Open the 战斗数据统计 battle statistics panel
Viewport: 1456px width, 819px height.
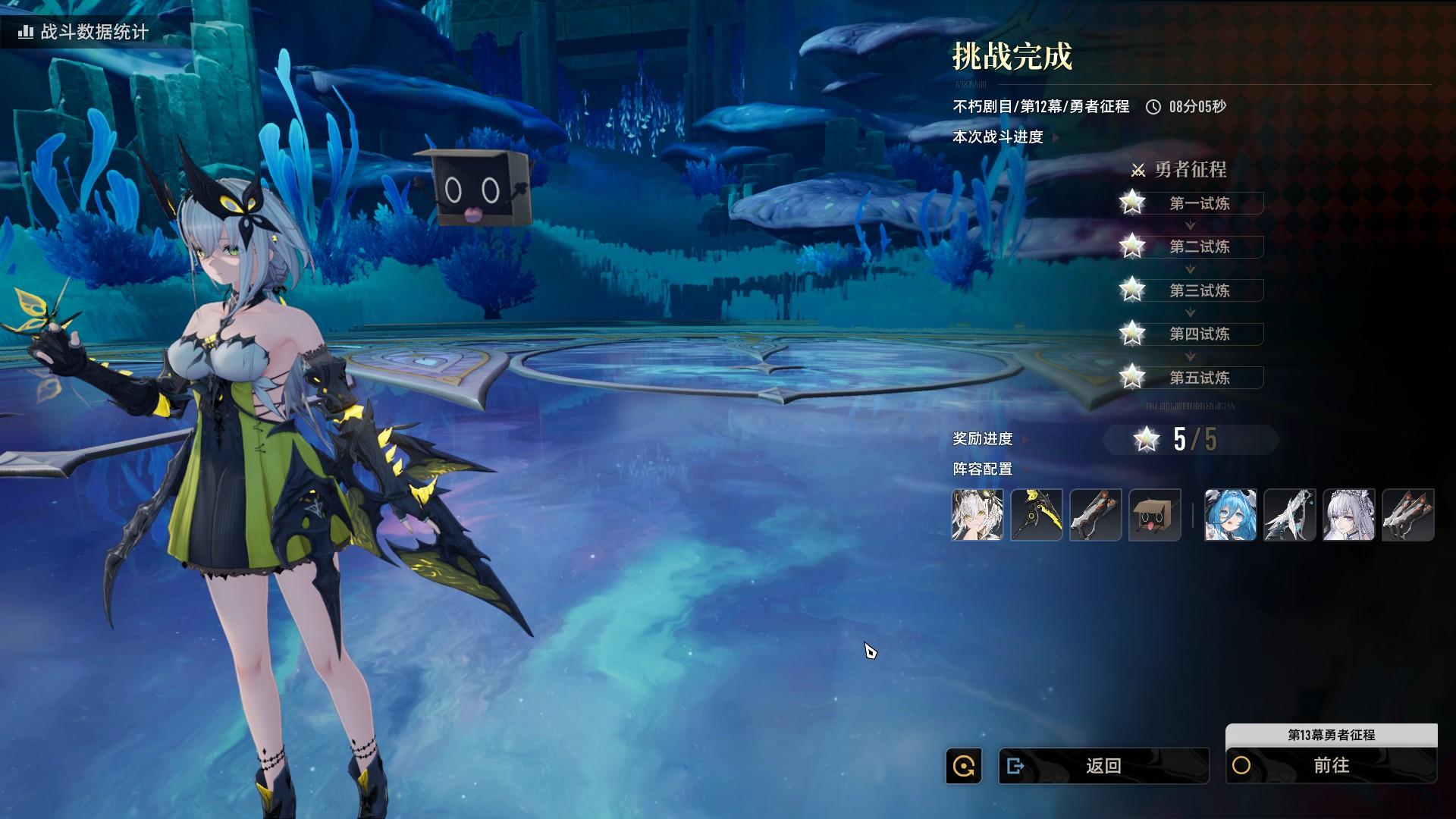click(83, 32)
